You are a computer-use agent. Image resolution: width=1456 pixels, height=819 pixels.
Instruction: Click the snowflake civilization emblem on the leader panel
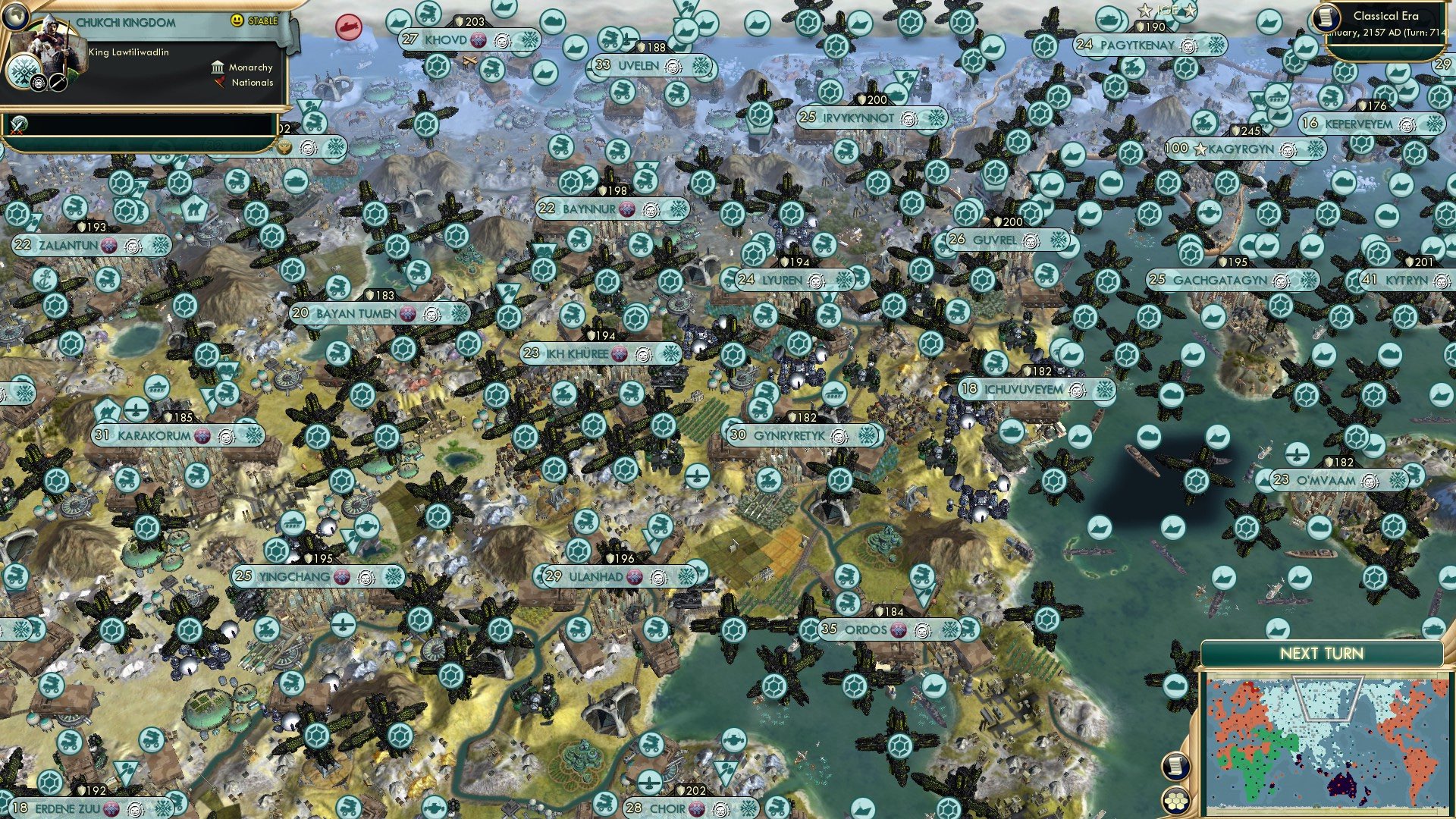pos(24,72)
